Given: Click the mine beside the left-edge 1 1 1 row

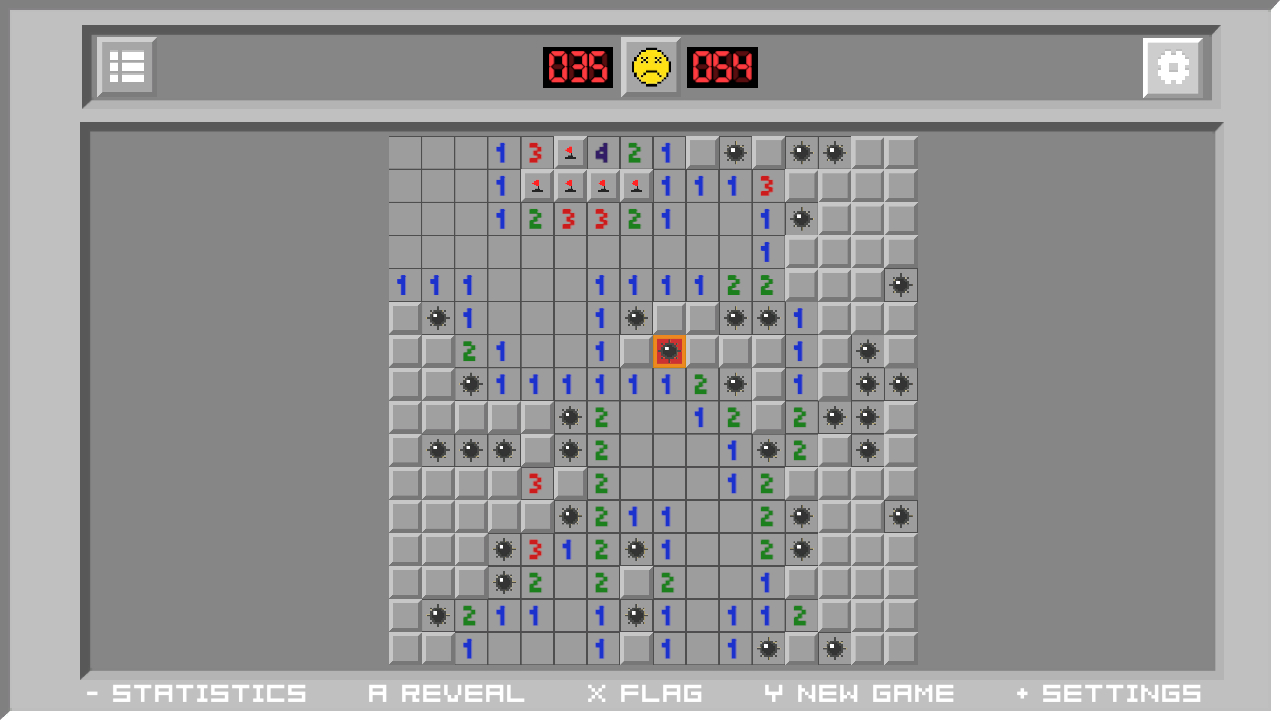Looking at the screenshot, I should (437, 318).
